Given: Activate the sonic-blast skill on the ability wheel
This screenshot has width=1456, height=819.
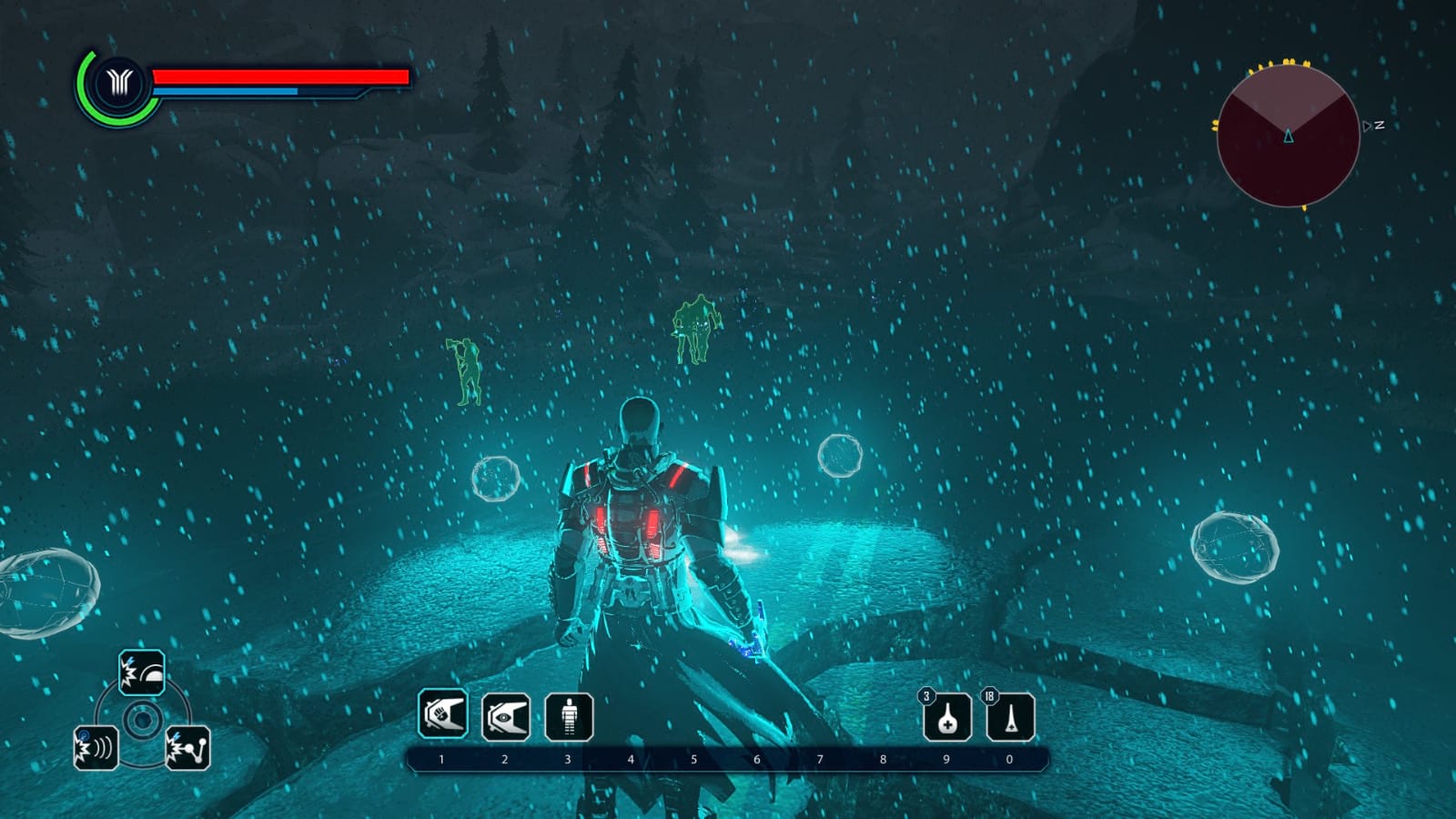Looking at the screenshot, I should point(98,750).
